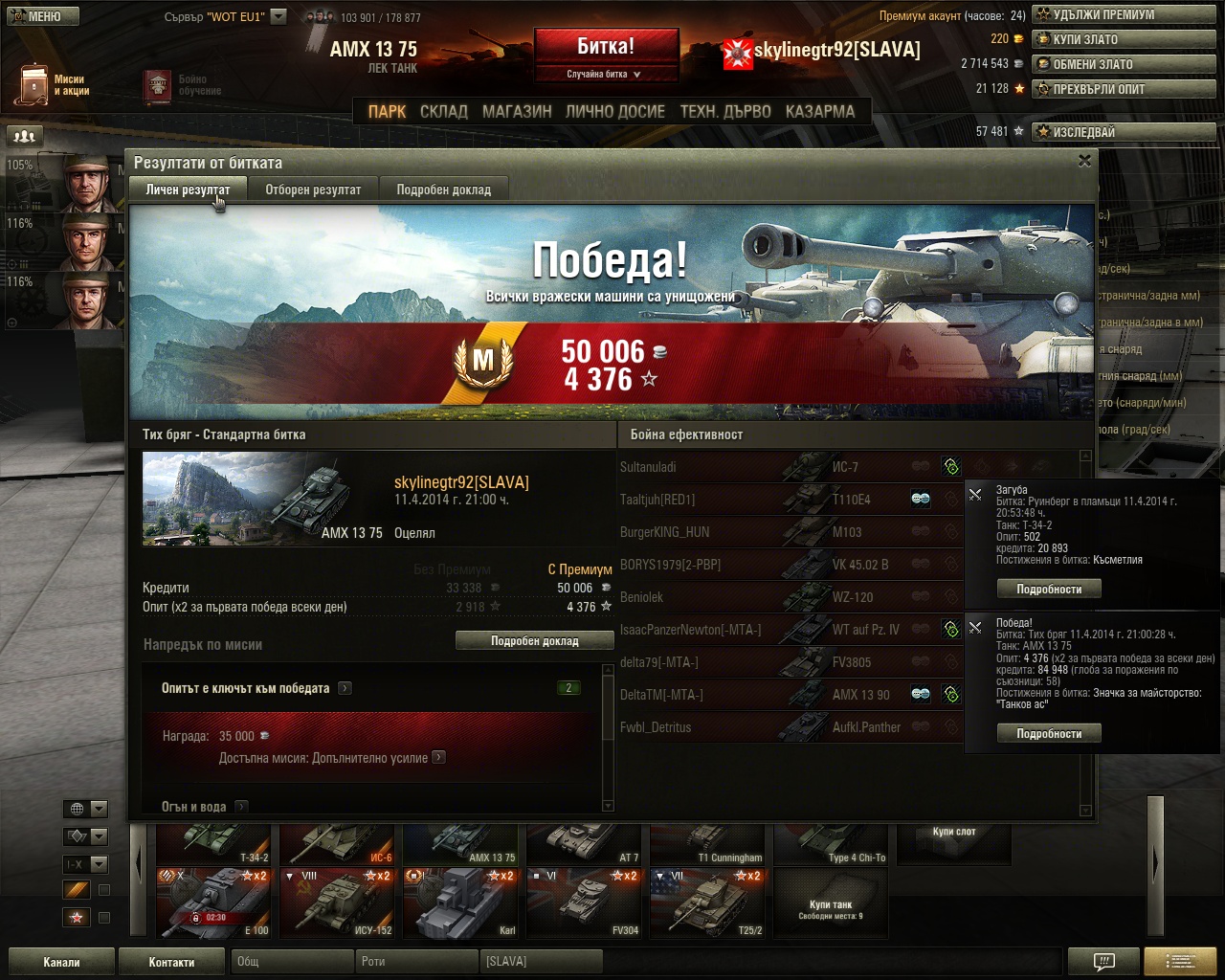The height and width of the screenshot is (980, 1225).
Task: Open the Контакти list
Action: coord(171,962)
